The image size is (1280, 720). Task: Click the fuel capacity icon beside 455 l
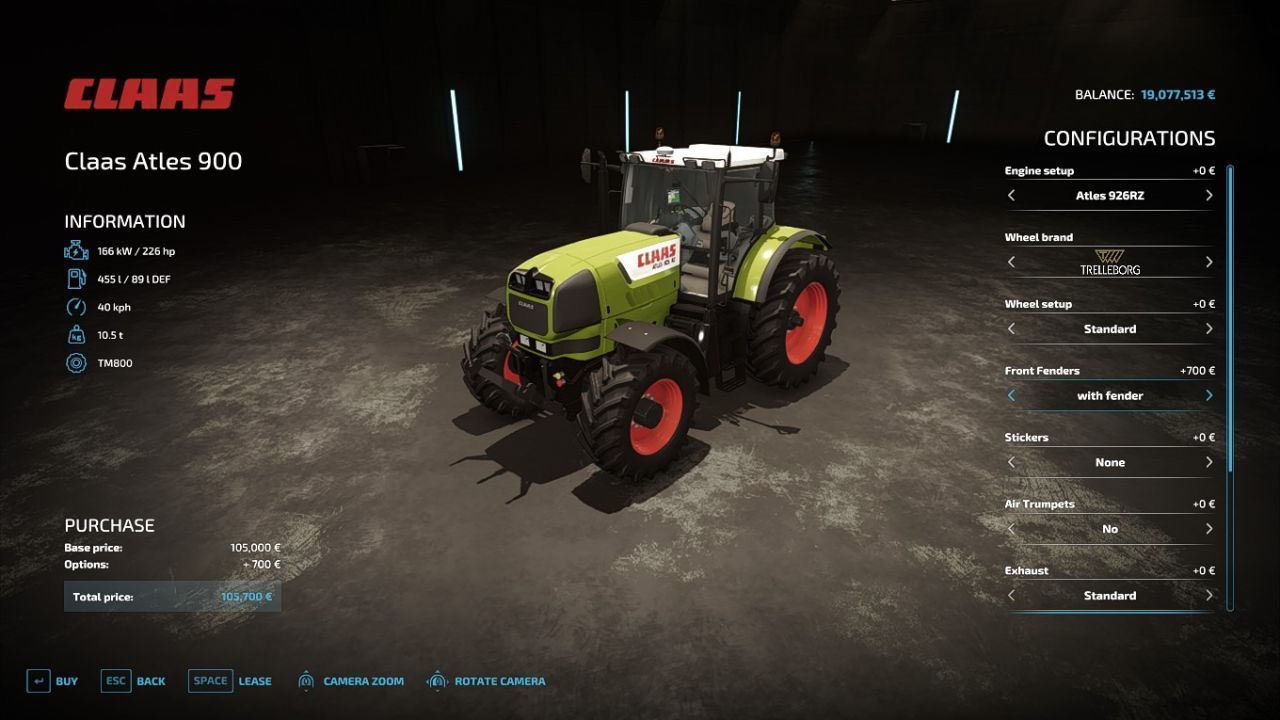[75, 279]
